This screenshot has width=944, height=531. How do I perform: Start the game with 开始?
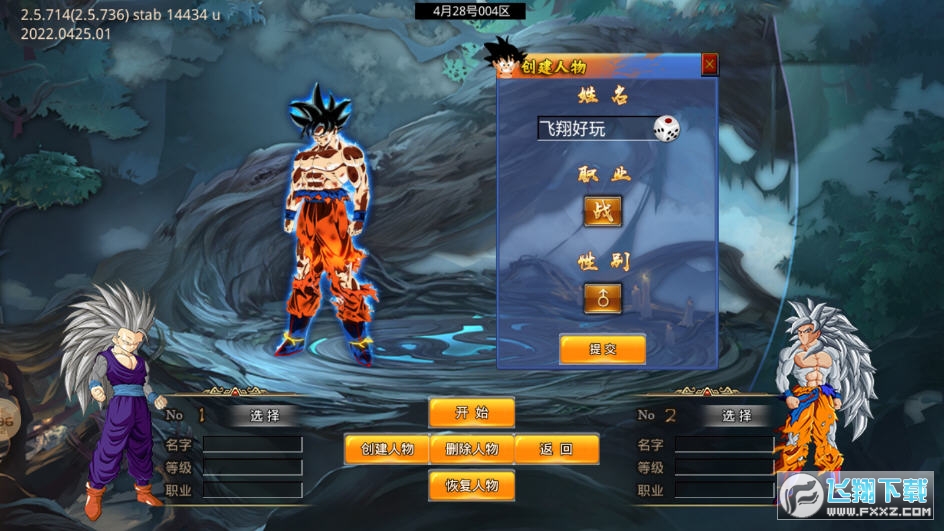[472, 413]
